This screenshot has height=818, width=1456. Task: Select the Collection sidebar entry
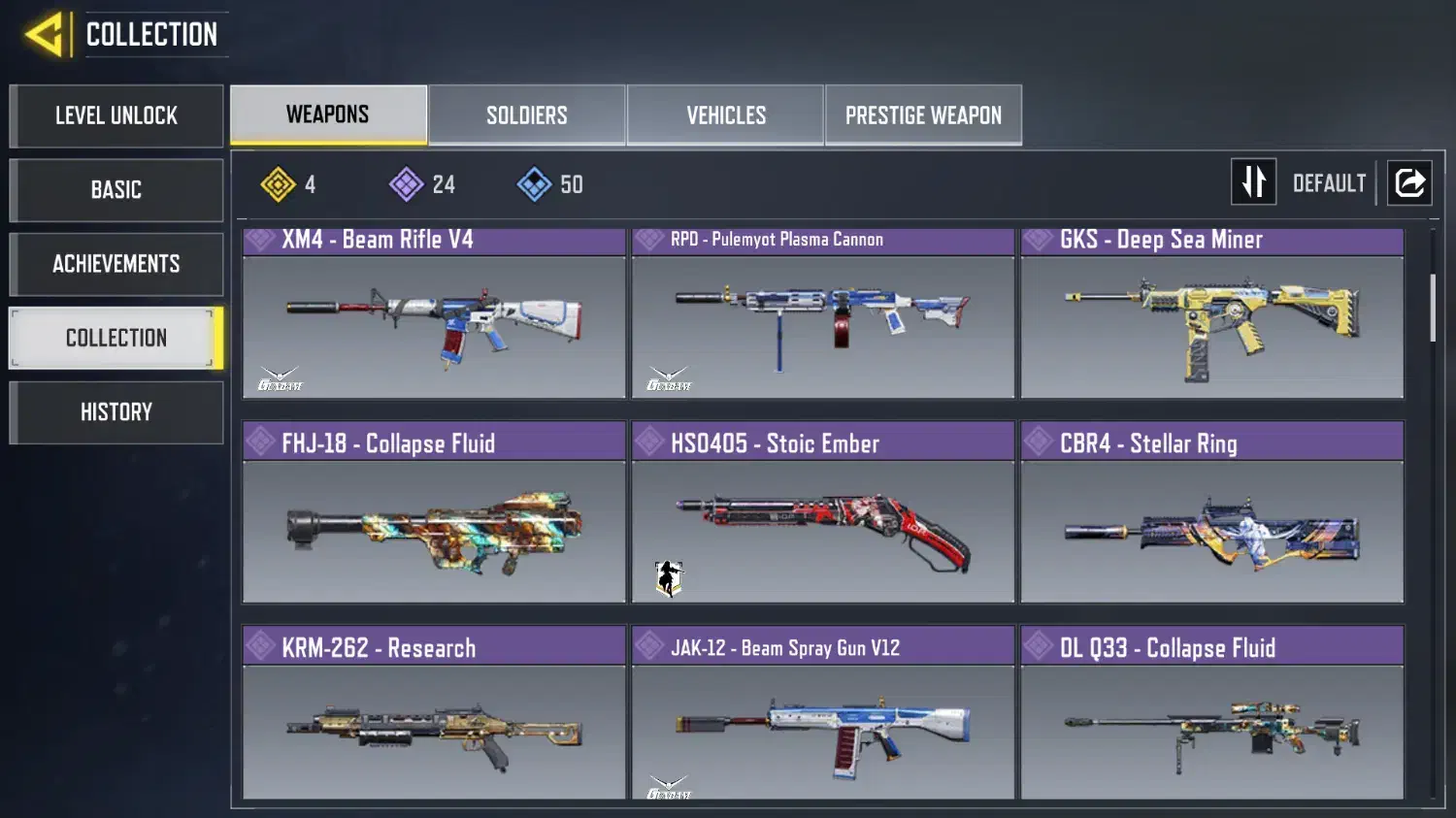pos(116,338)
